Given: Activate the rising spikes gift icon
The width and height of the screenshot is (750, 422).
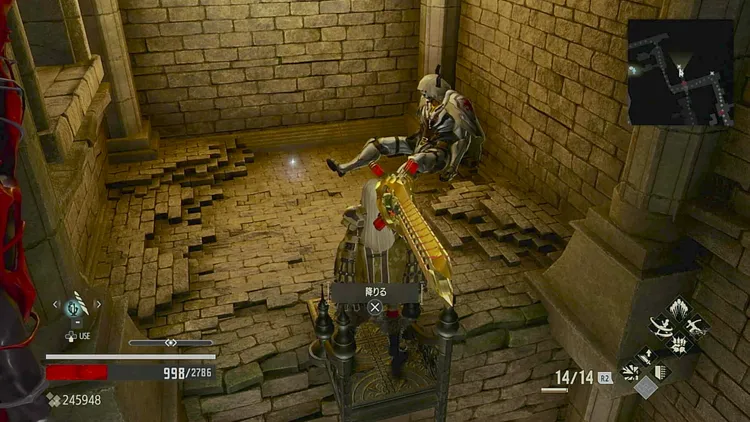Looking at the screenshot, I should [680, 306].
